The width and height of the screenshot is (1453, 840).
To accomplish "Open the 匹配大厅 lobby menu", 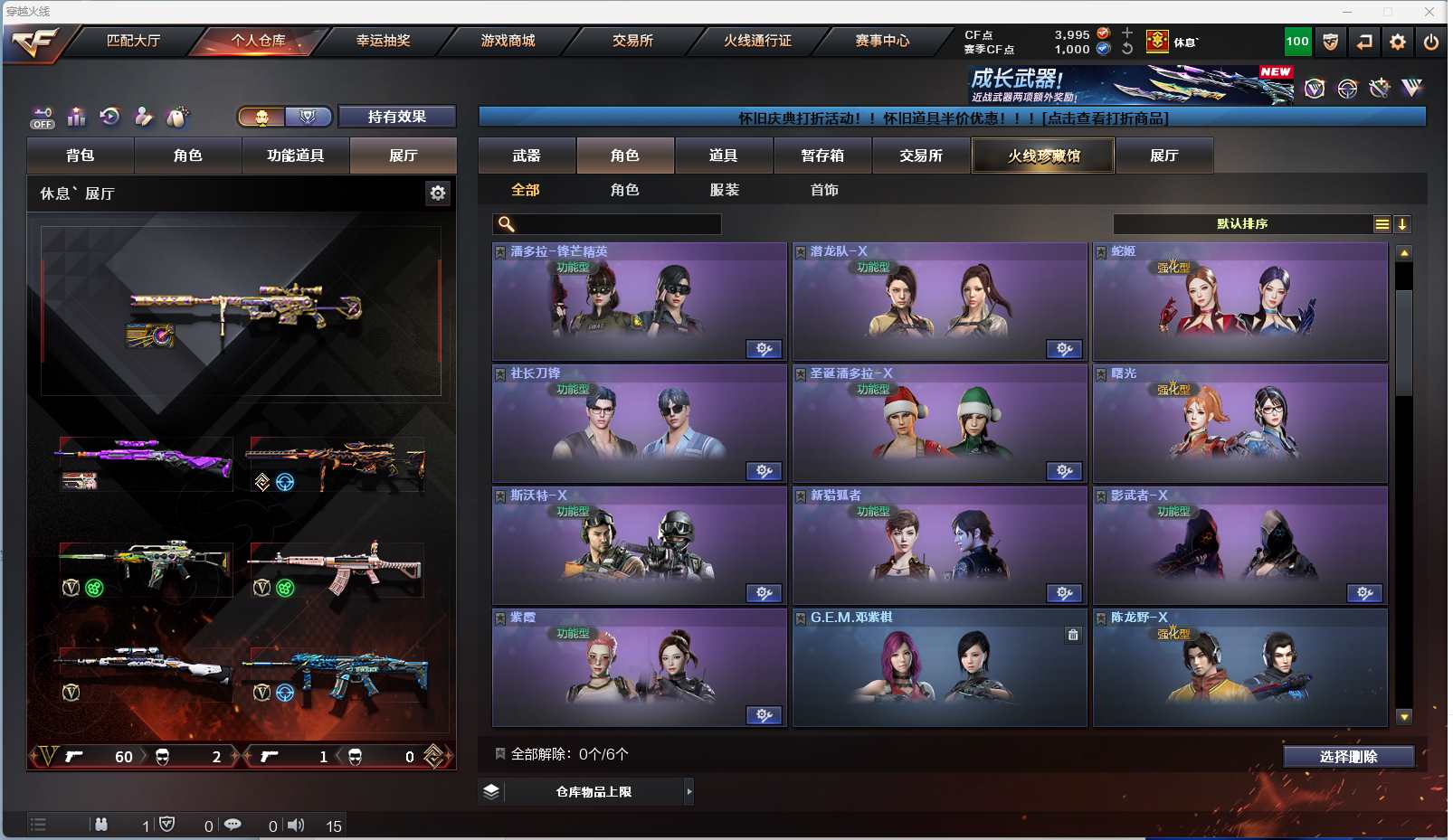I will [x=133, y=41].
